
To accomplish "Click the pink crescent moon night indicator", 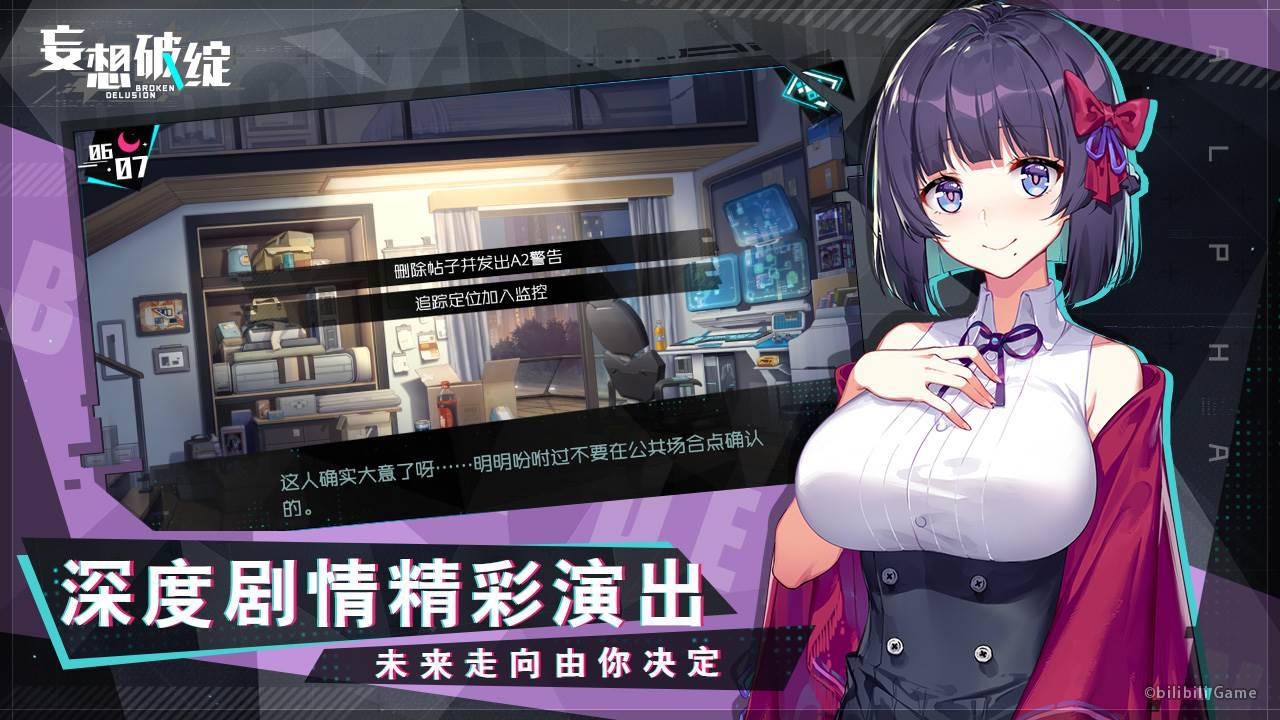I will [x=128, y=141].
